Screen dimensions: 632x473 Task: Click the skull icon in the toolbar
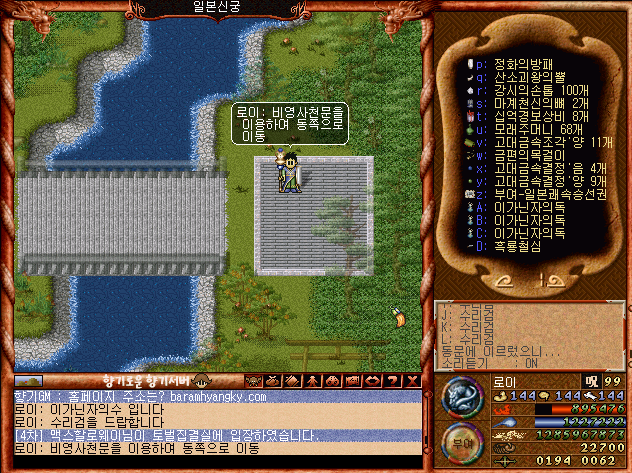(x=251, y=380)
